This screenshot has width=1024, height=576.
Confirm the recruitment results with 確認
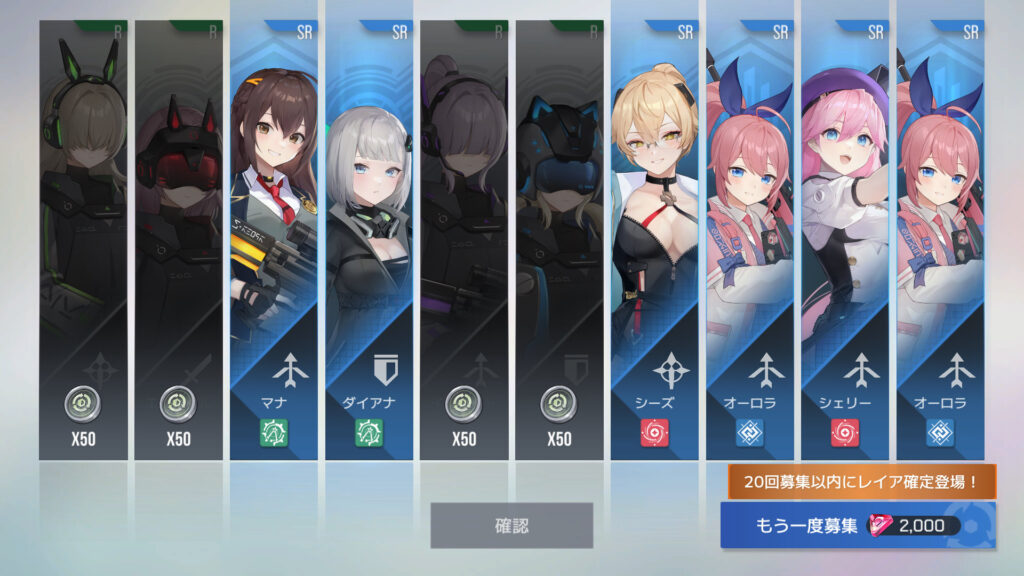pos(511,525)
